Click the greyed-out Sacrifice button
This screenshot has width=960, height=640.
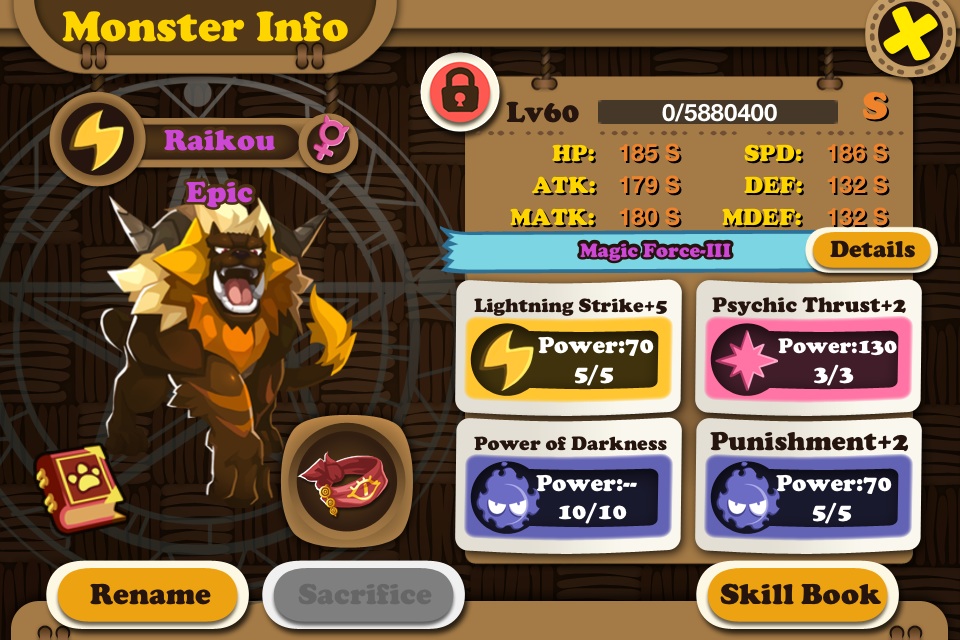click(x=364, y=595)
